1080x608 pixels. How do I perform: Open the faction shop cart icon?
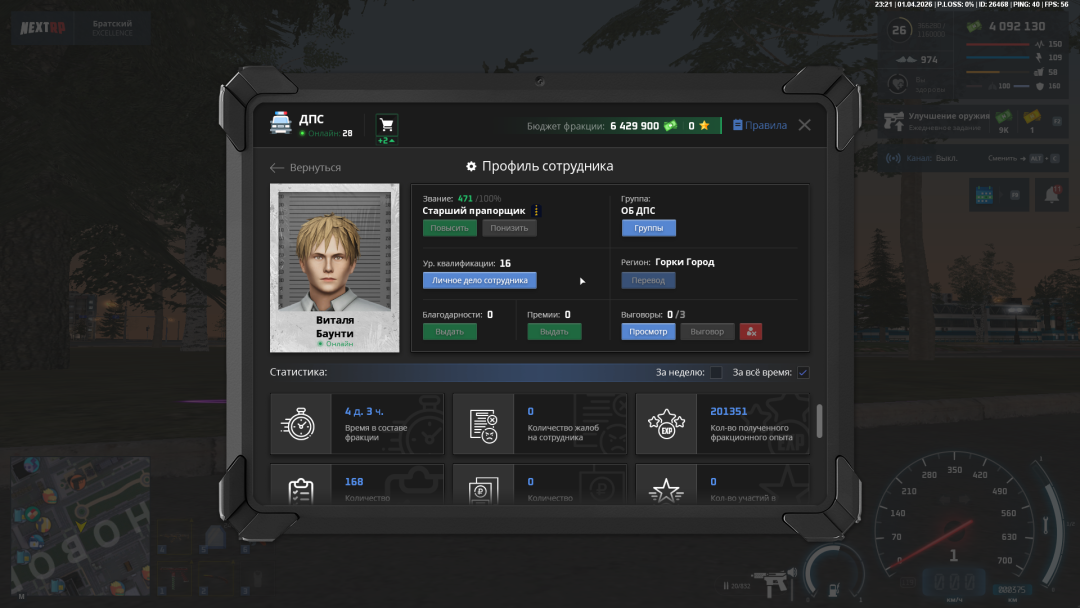[x=386, y=125]
